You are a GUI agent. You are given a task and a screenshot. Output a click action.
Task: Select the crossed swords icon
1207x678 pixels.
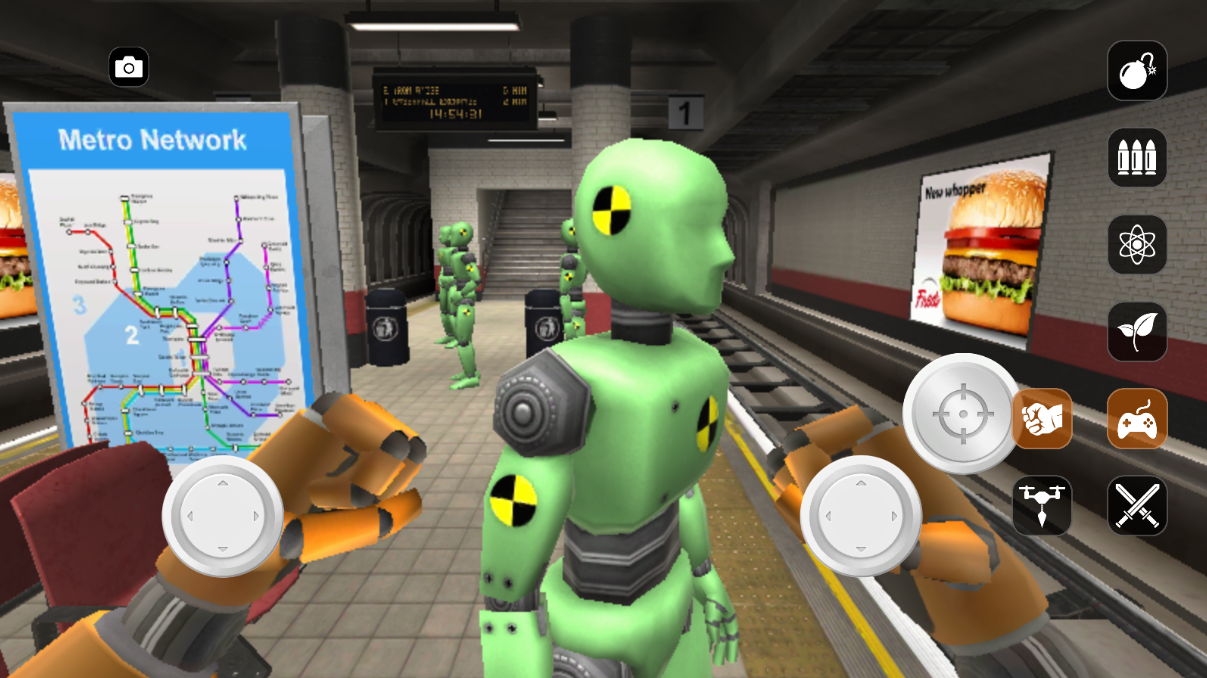point(1137,505)
